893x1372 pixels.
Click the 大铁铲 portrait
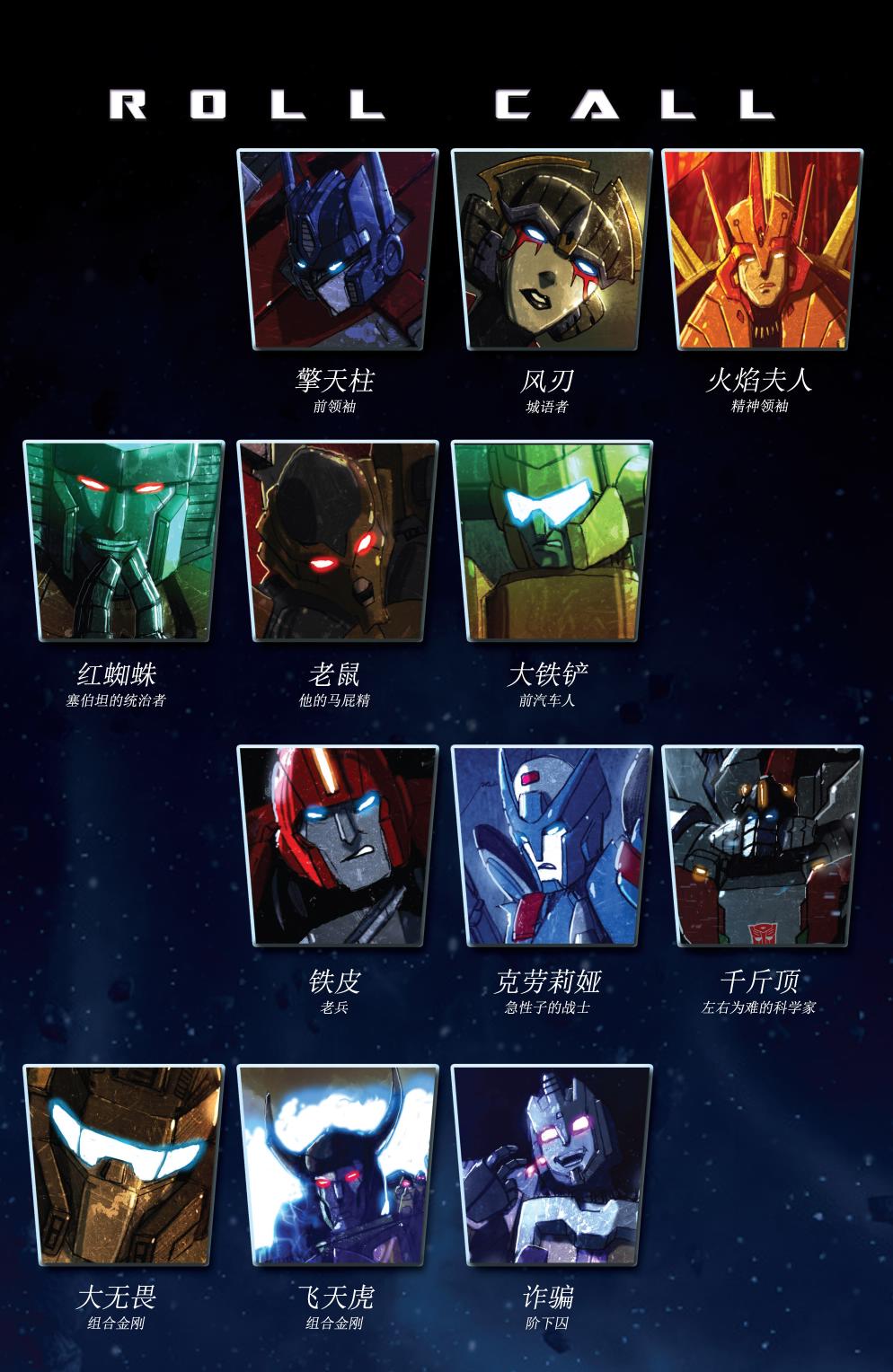[x=551, y=541]
